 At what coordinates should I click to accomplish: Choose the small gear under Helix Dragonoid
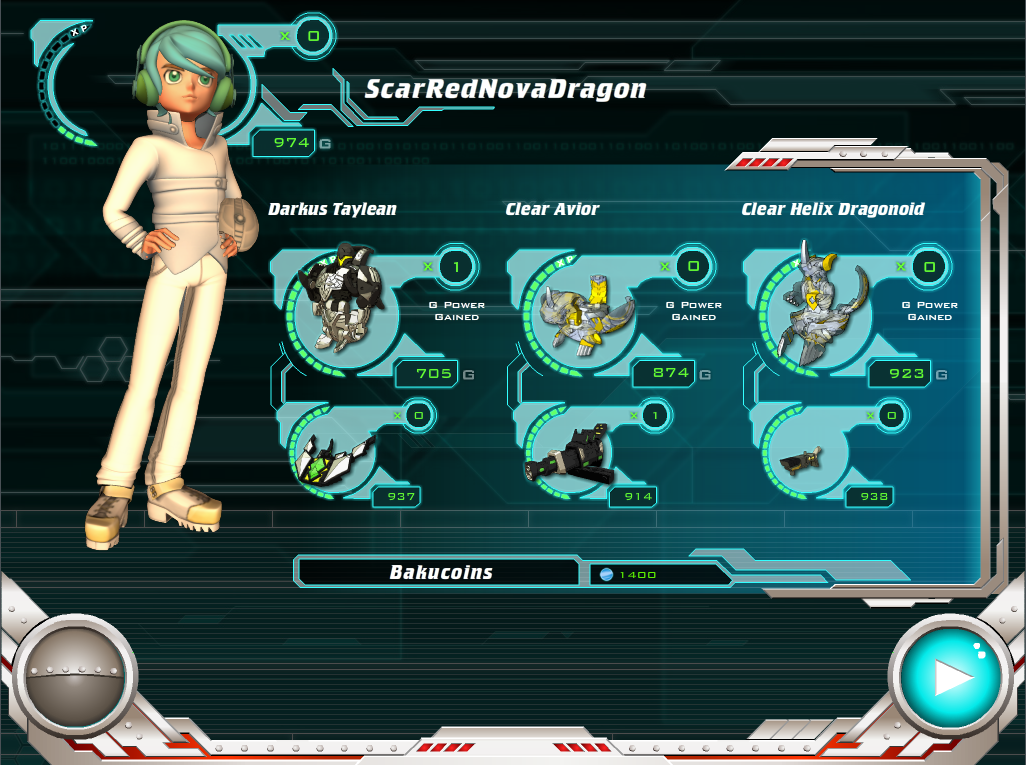800,461
